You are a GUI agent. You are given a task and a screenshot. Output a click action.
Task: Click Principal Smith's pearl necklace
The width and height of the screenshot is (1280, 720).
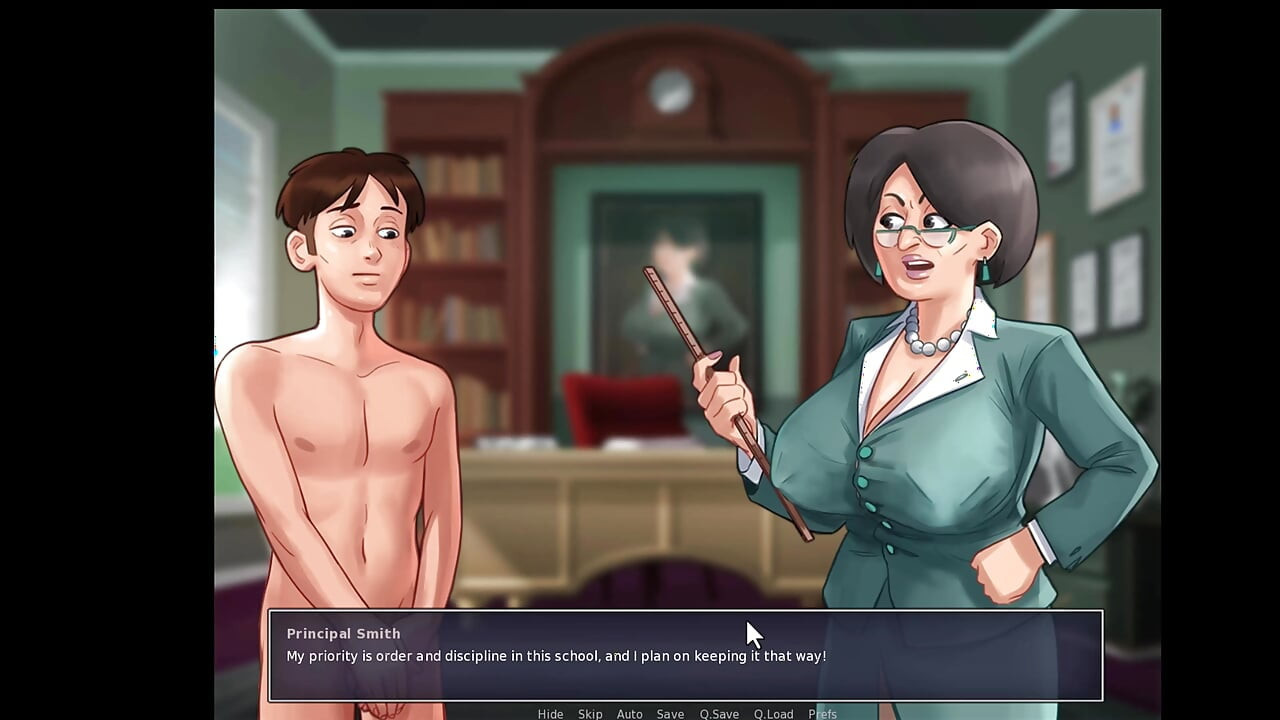tap(925, 345)
